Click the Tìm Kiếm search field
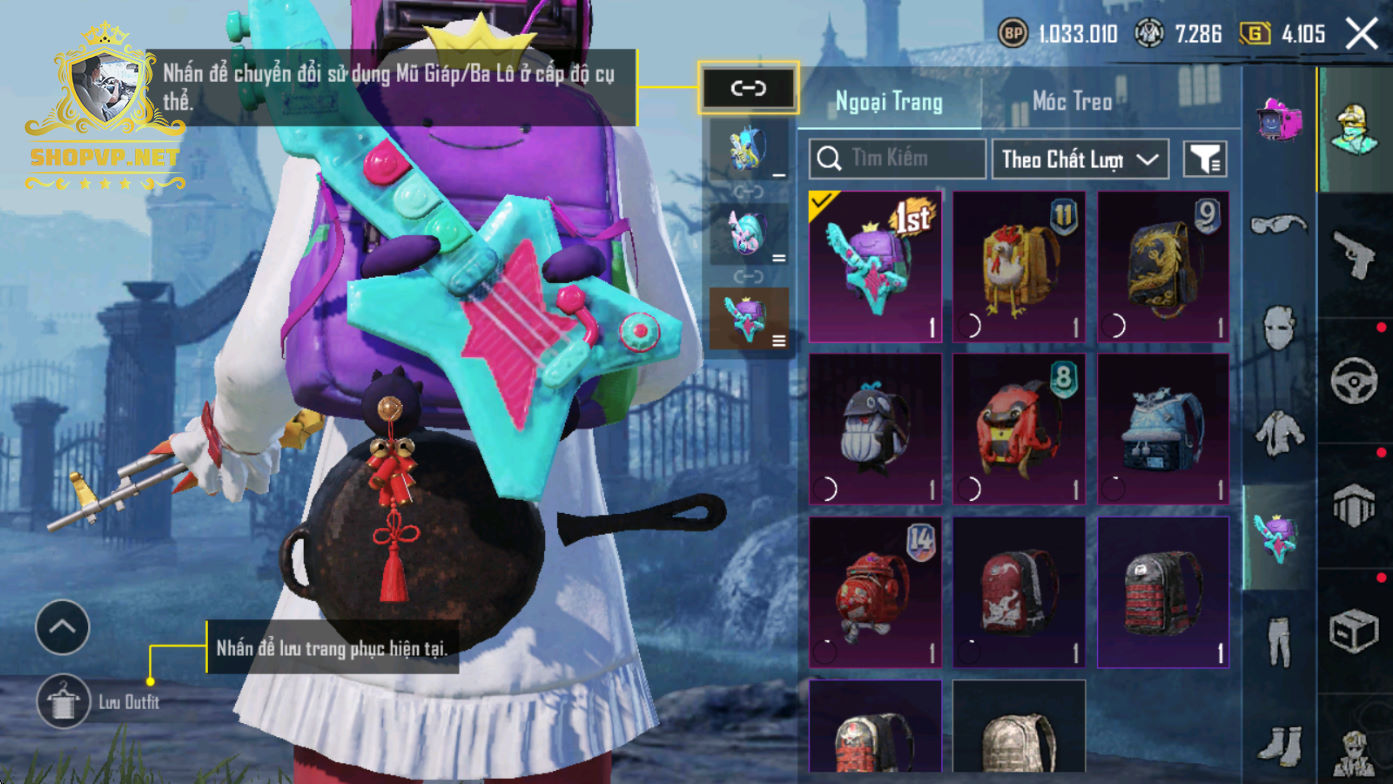1393x784 pixels. pyautogui.click(x=897, y=158)
